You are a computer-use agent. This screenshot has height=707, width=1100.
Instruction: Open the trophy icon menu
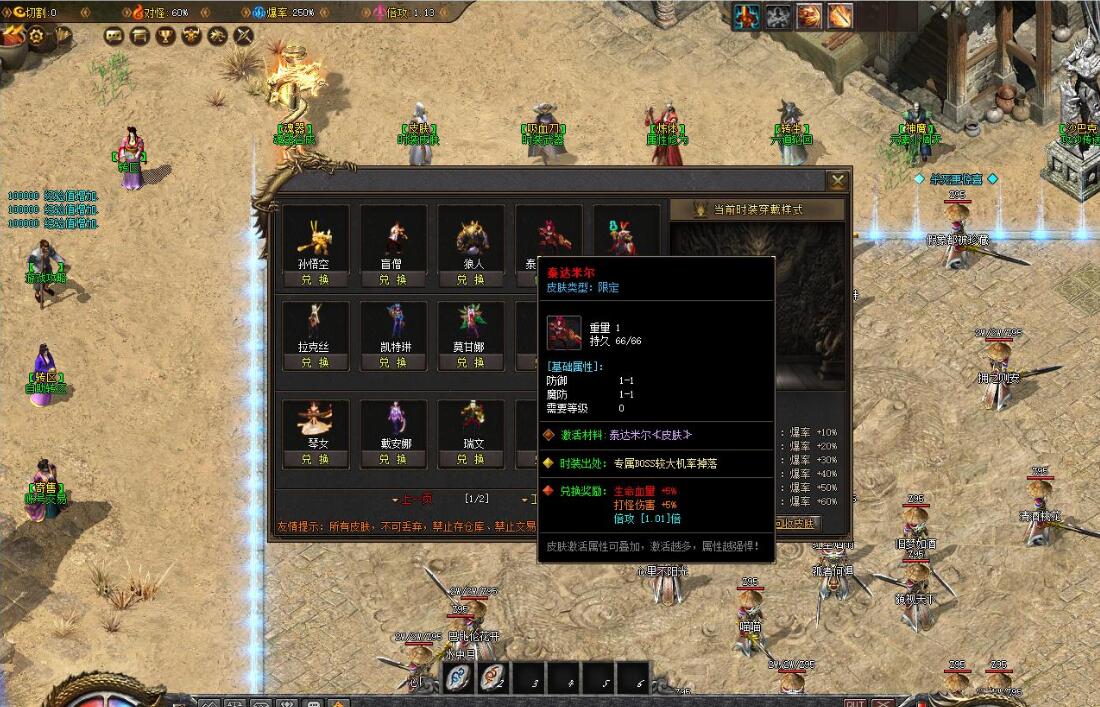(x=165, y=36)
